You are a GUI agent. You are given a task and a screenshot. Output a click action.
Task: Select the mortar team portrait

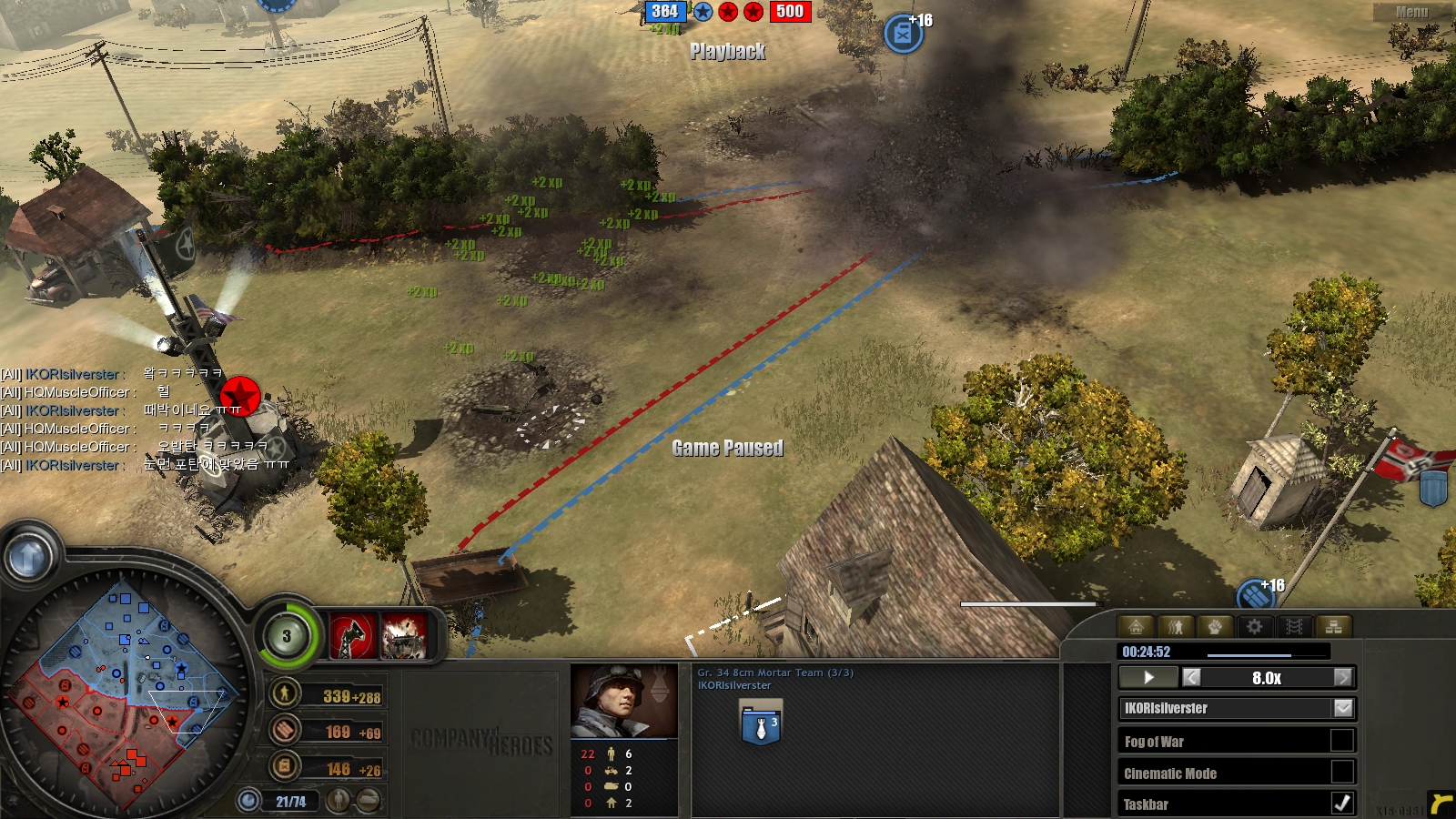click(x=623, y=701)
